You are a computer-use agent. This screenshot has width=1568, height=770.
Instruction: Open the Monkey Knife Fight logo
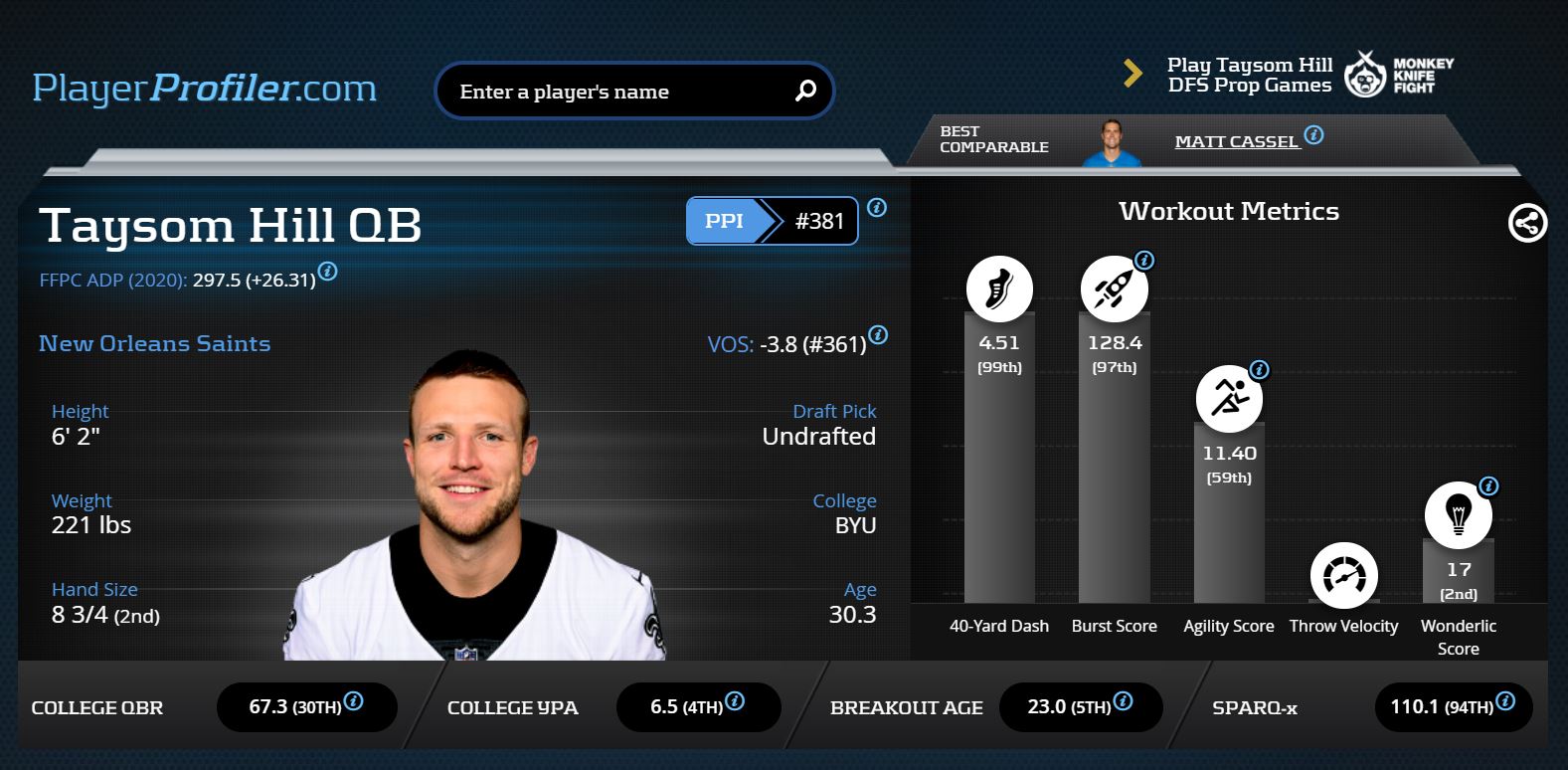click(1399, 75)
